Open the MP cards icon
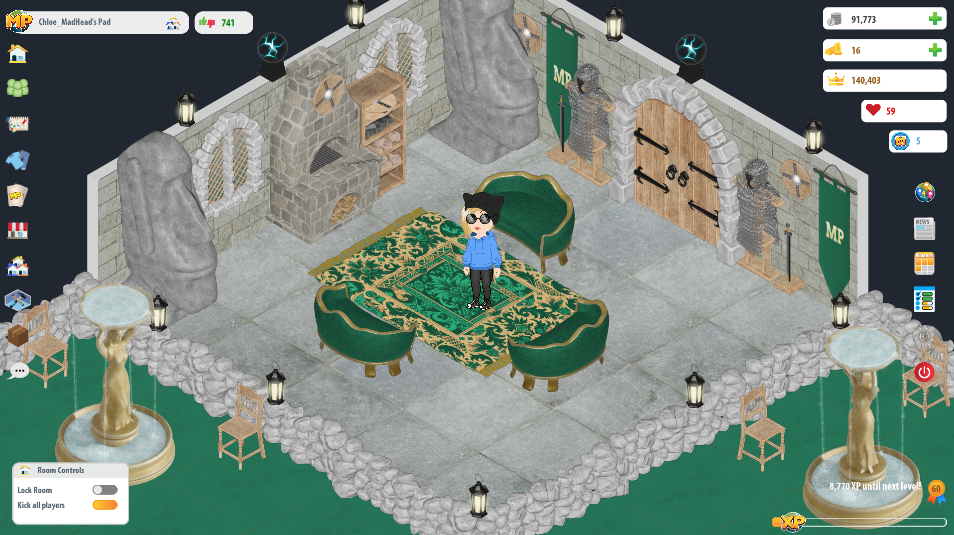This screenshot has width=954, height=535. point(17,195)
